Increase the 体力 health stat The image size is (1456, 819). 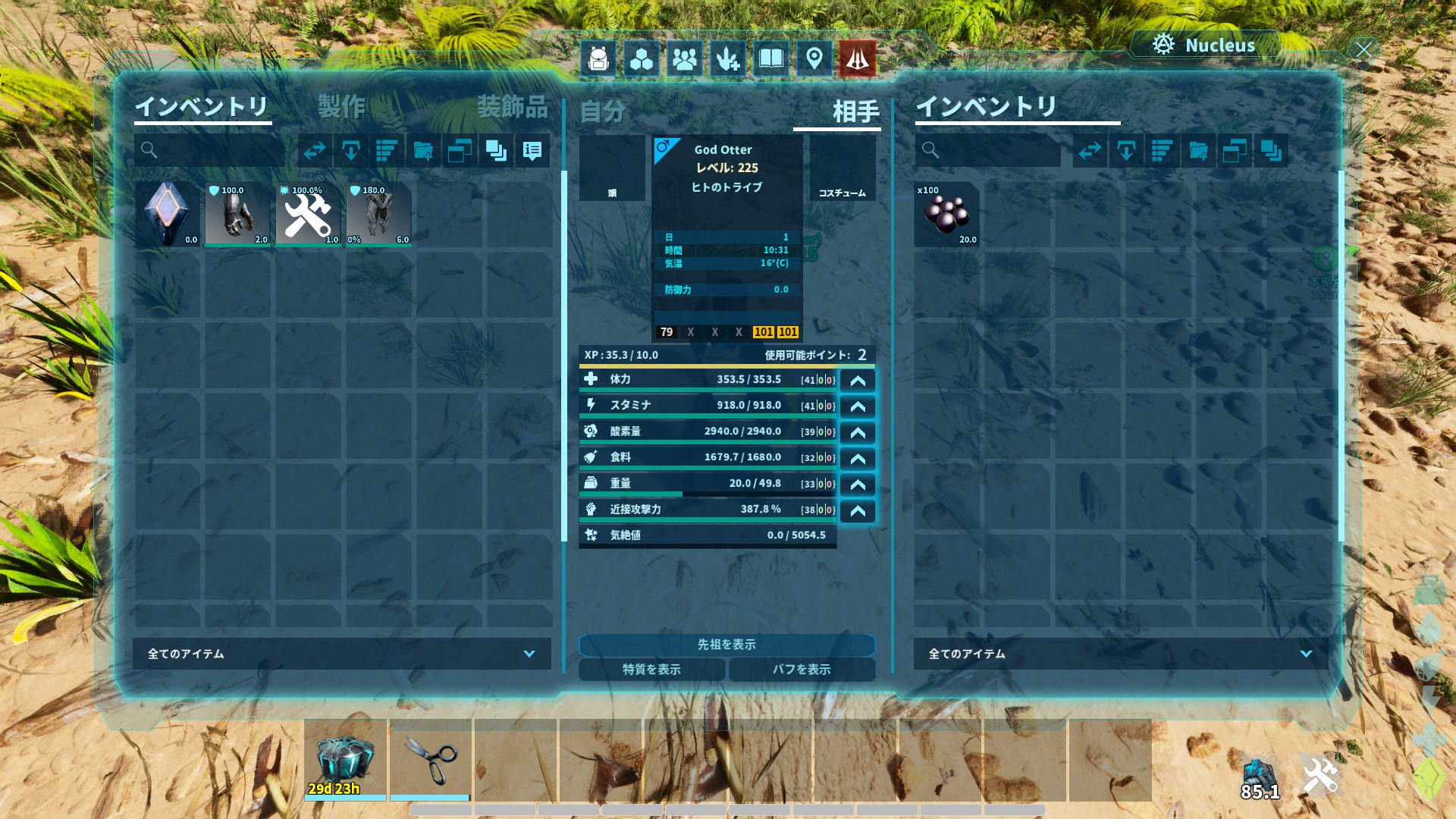pyautogui.click(x=858, y=381)
